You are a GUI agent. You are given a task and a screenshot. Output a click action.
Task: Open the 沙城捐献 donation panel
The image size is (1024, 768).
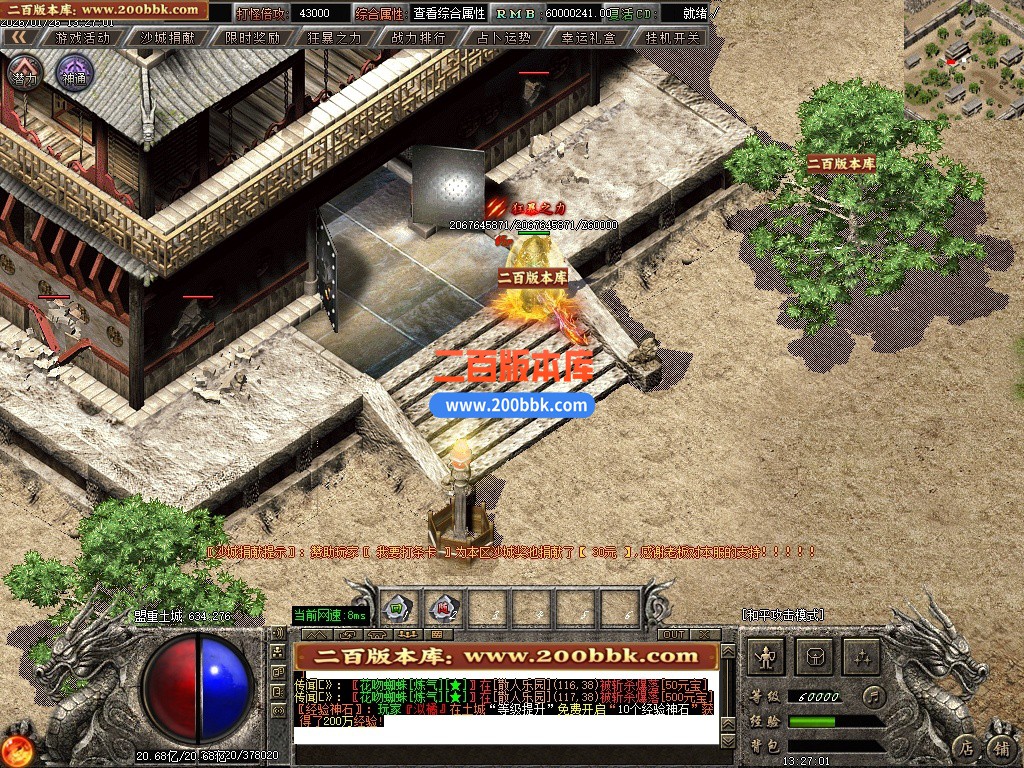point(168,37)
